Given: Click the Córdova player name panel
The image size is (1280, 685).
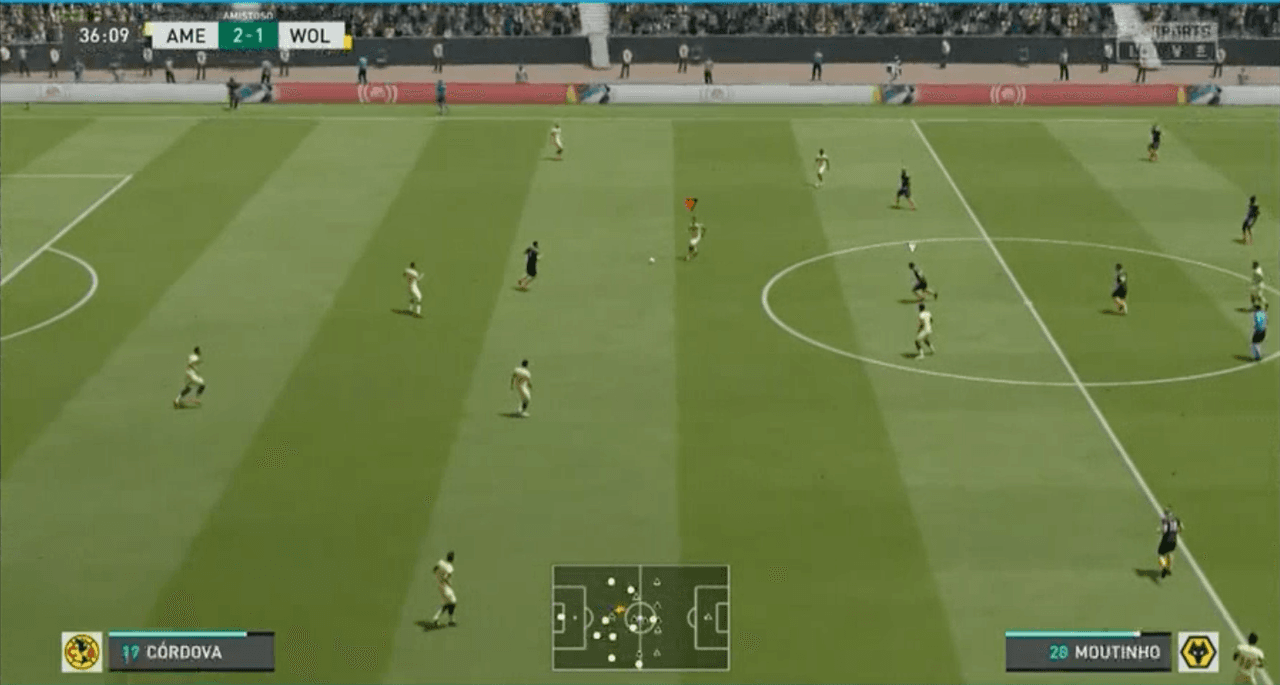Looking at the screenshot, I should click(x=191, y=652).
